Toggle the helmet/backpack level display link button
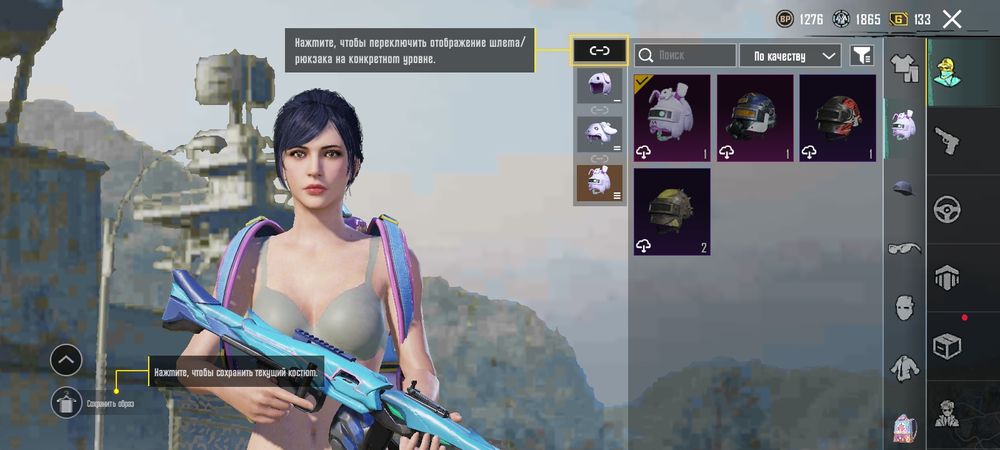Image resolution: width=1000 pixels, height=450 pixels. (599, 50)
